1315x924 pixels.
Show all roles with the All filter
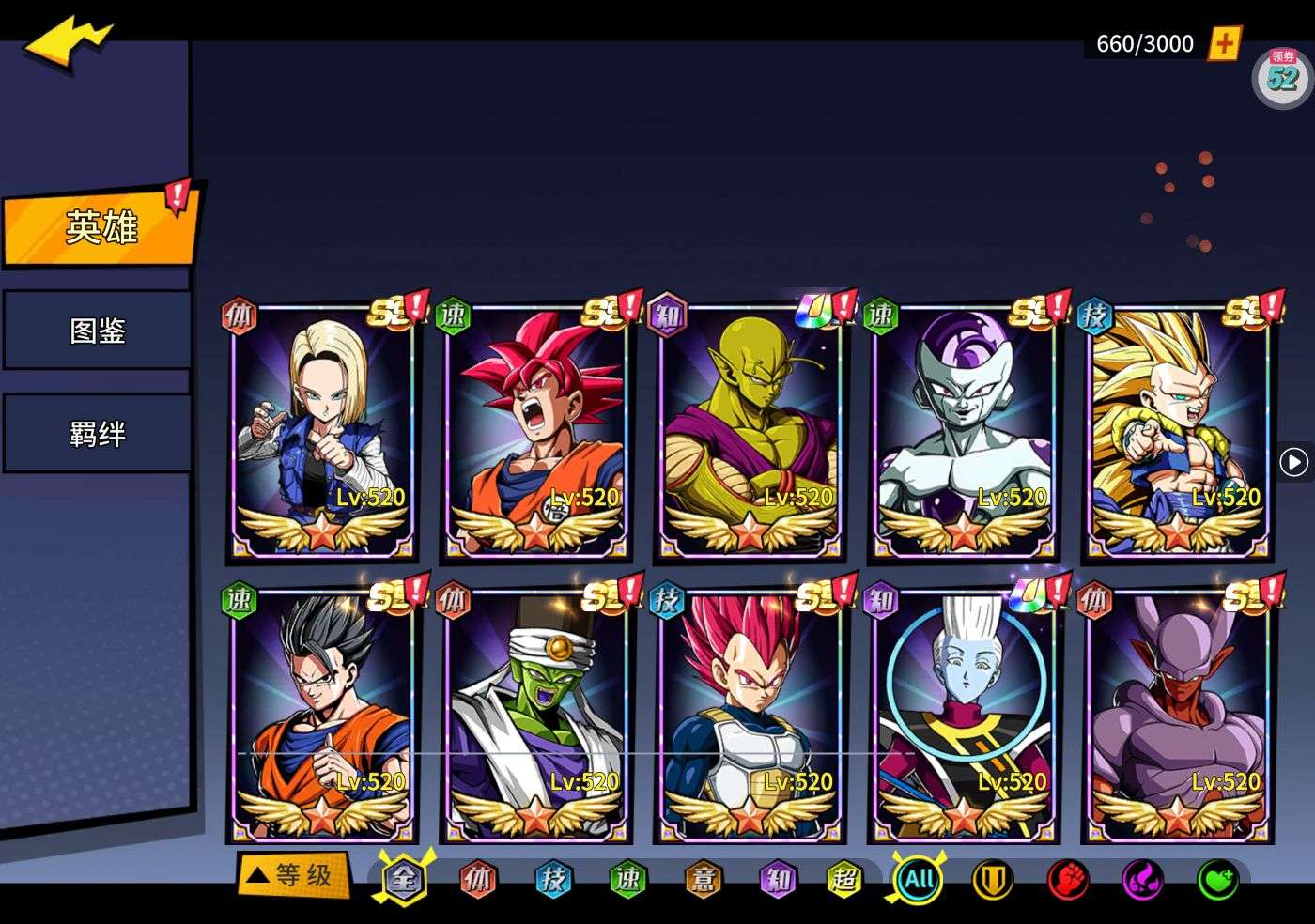[x=918, y=880]
